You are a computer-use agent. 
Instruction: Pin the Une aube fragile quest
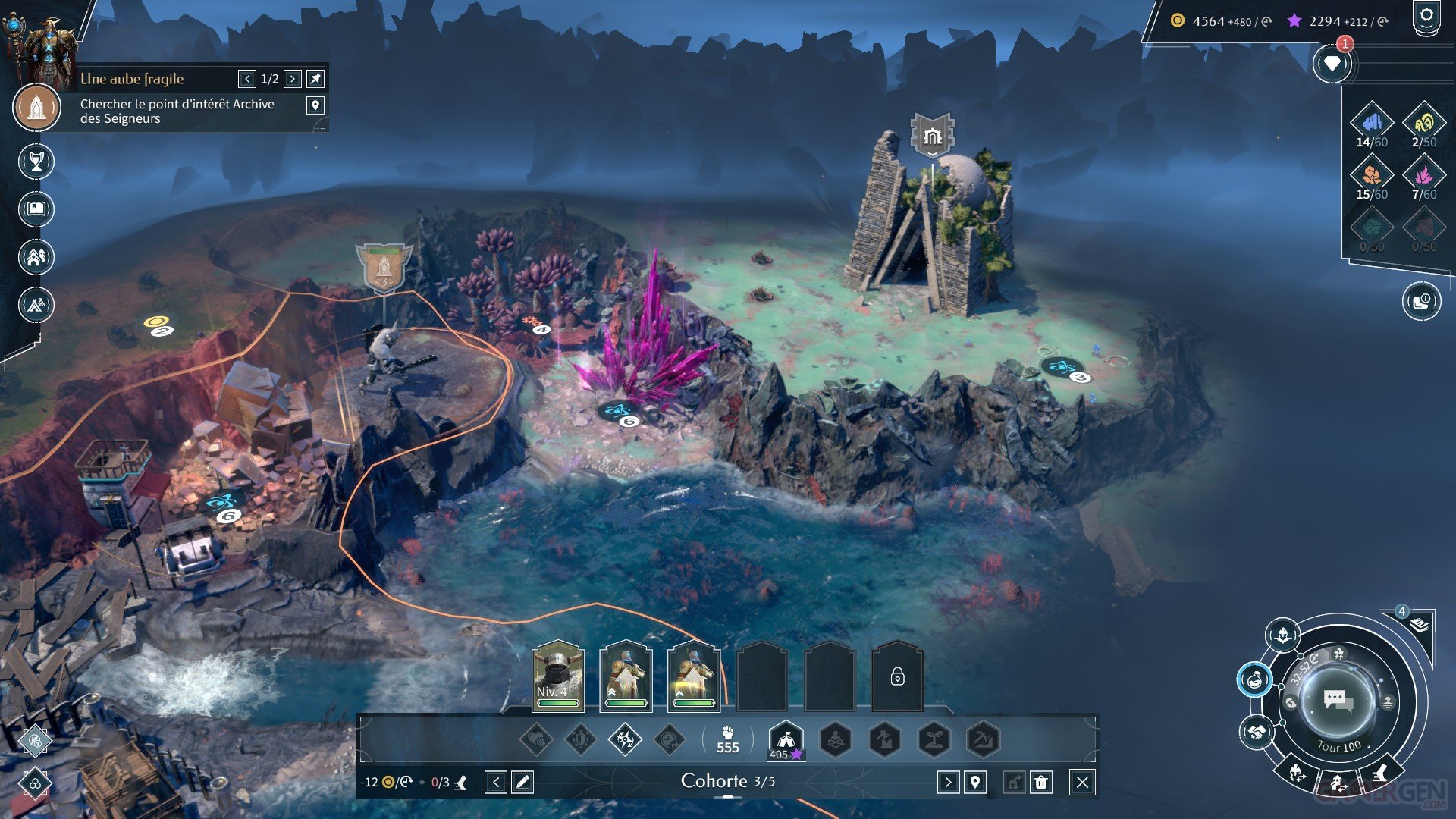pyautogui.click(x=315, y=79)
